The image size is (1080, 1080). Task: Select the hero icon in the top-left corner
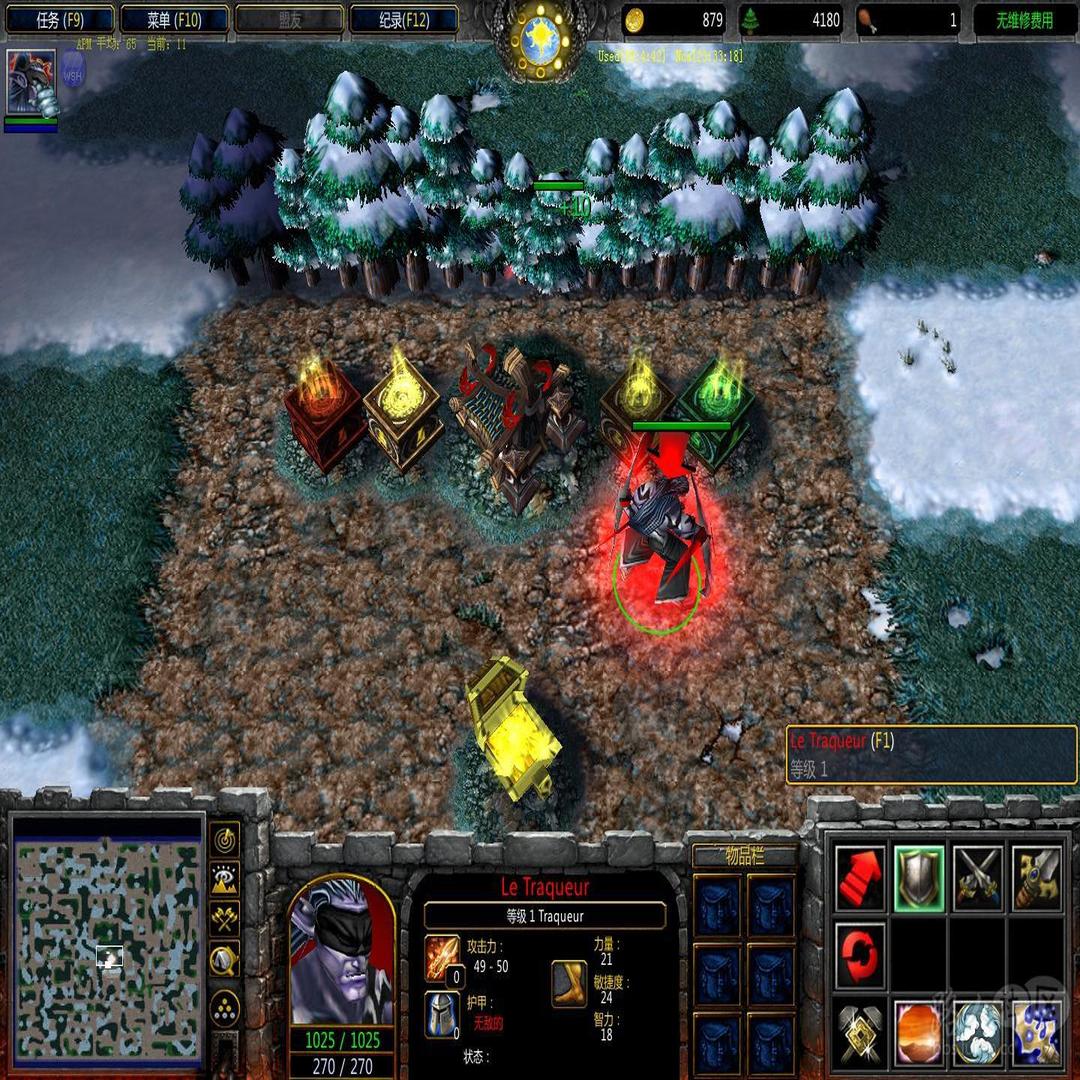tap(31, 82)
